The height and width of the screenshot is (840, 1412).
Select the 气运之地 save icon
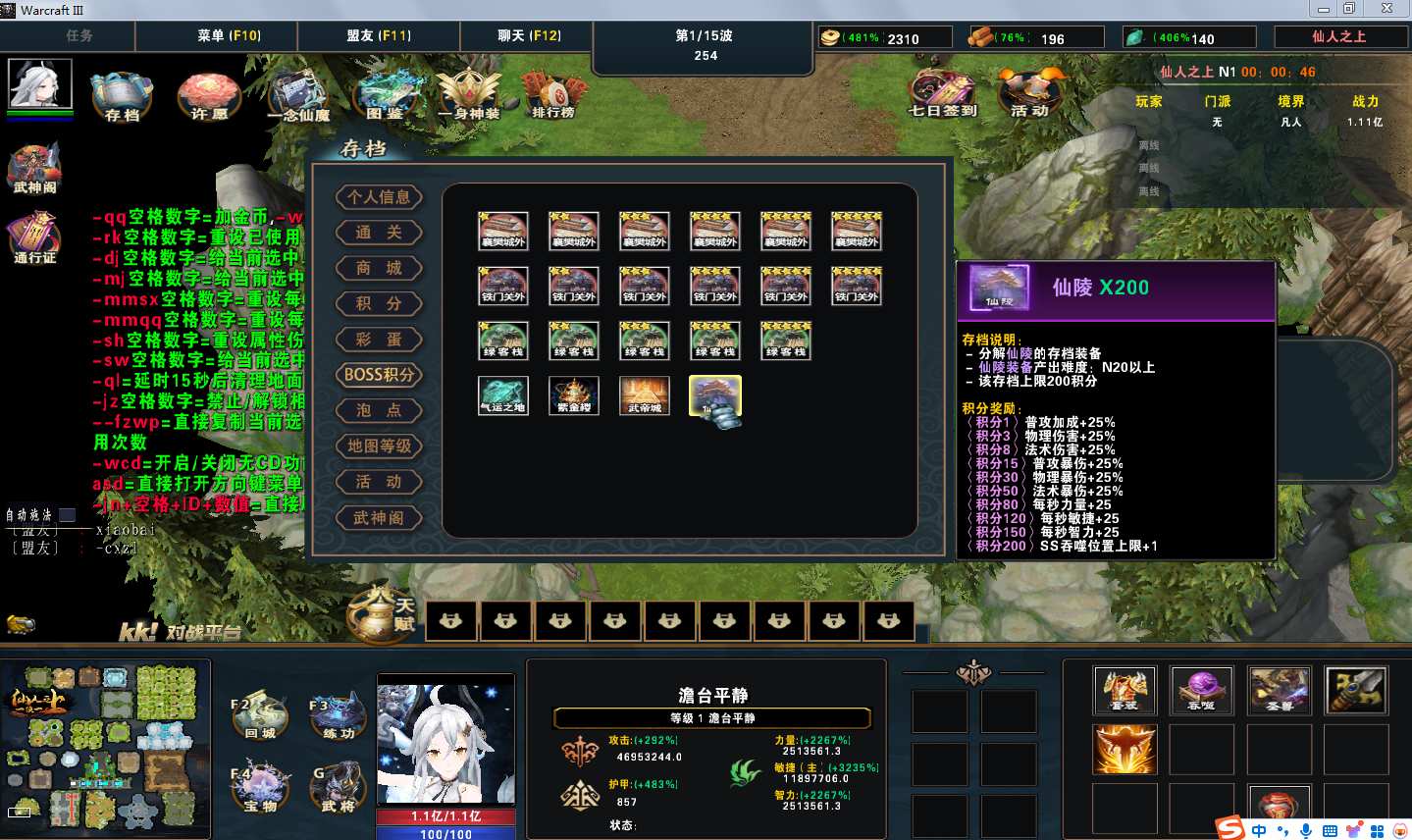[502, 395]
